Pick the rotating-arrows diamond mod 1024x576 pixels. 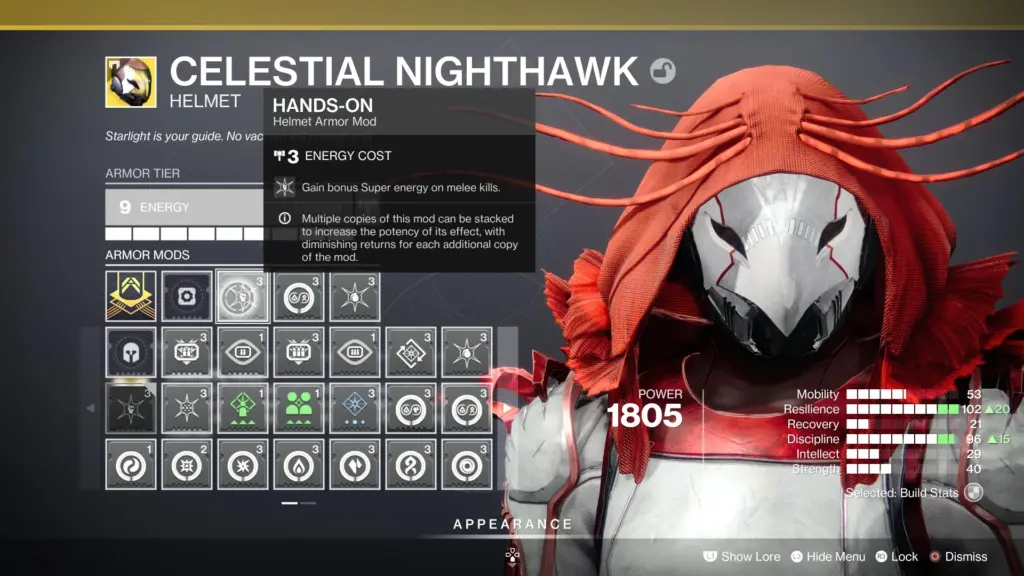[x=410, y=352]
